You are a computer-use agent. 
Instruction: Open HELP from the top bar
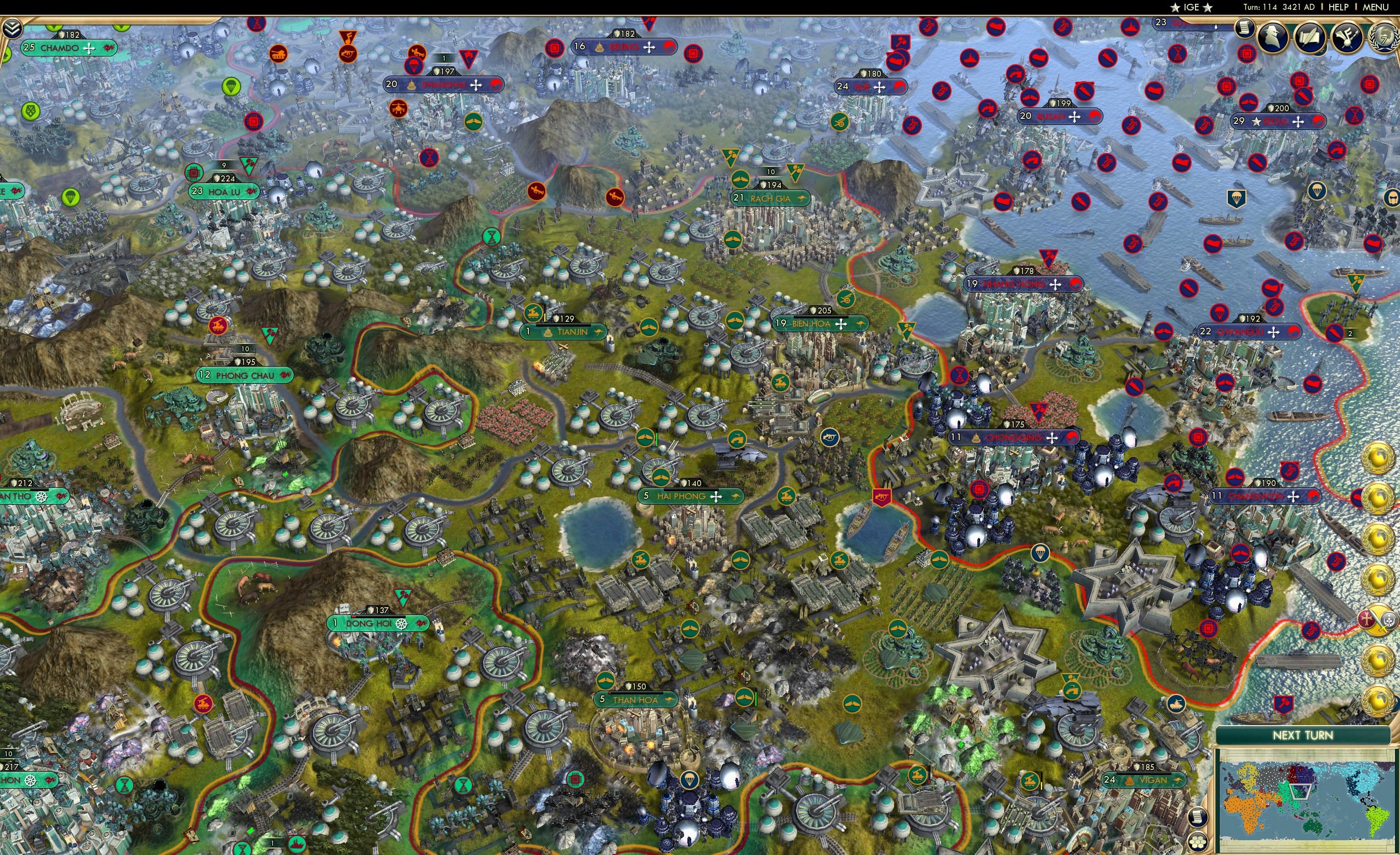[1339, 7]
